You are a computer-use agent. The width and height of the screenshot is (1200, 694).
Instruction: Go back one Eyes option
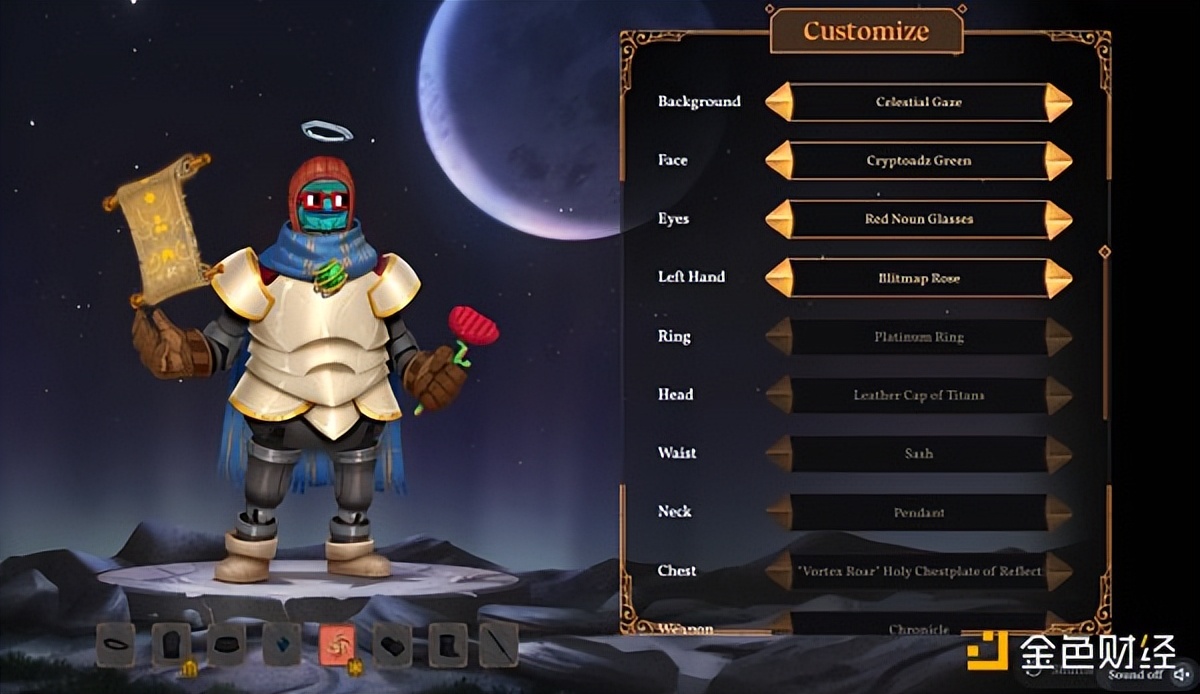779,219
